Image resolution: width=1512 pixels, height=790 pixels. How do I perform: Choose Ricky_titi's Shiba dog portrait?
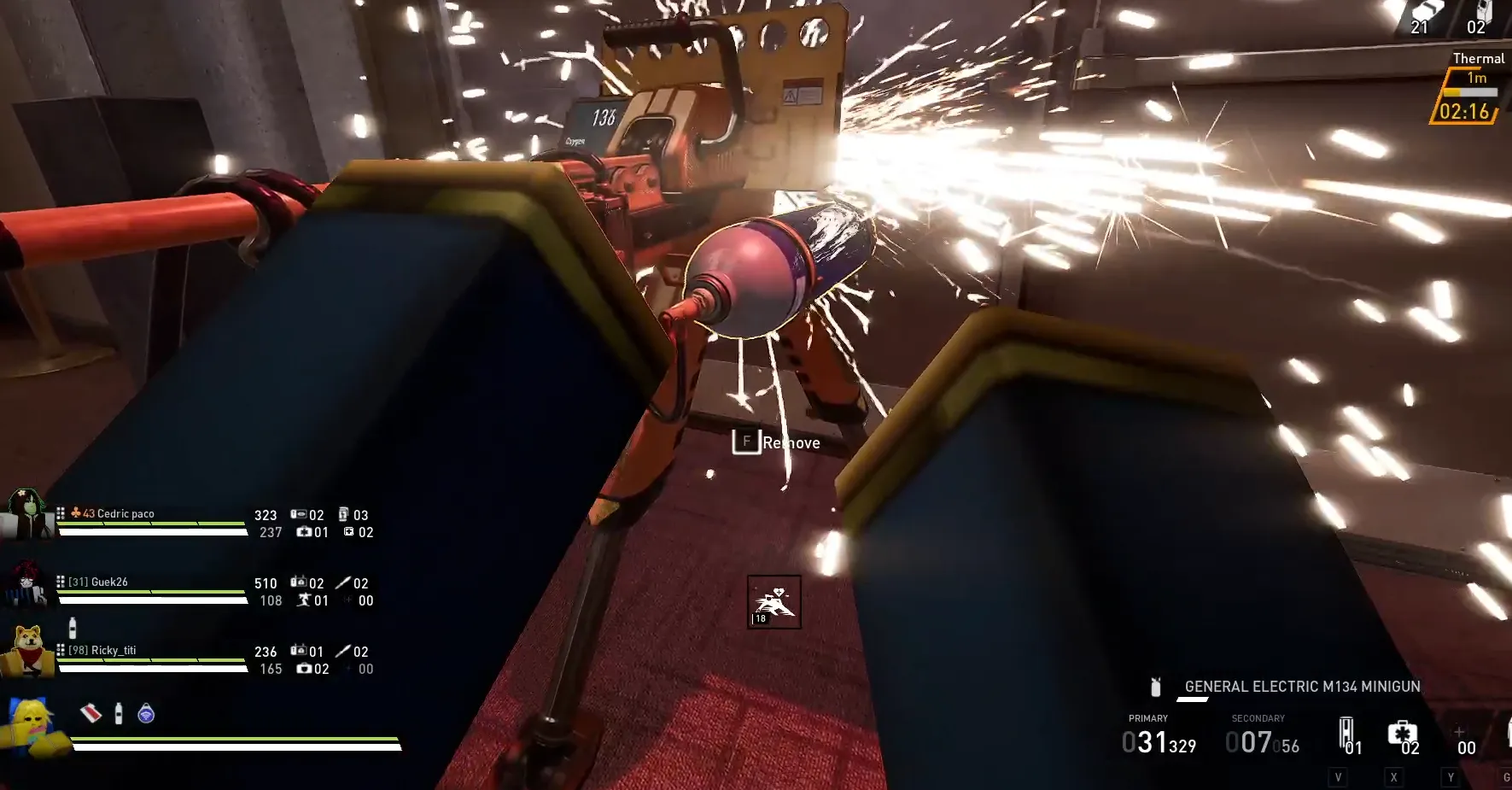(x=27, y=651)
